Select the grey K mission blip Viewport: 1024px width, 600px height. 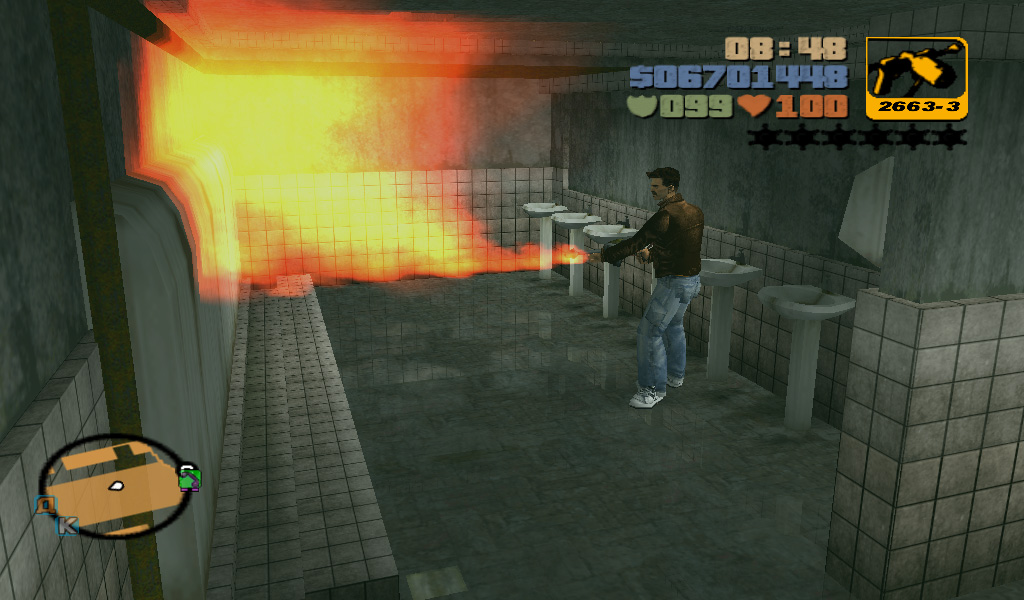tap(68, 524)
